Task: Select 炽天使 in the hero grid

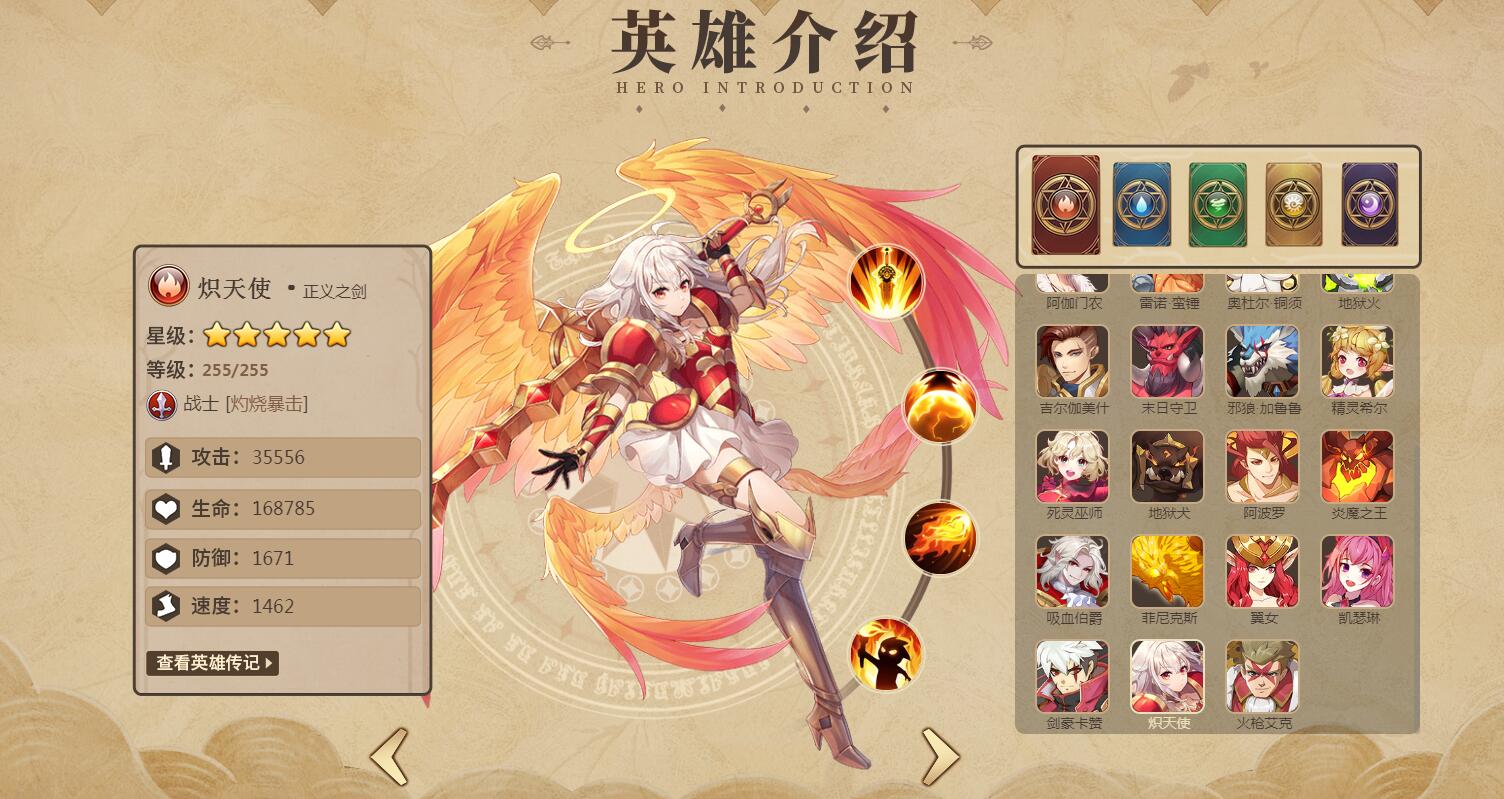Action: 1167,675
